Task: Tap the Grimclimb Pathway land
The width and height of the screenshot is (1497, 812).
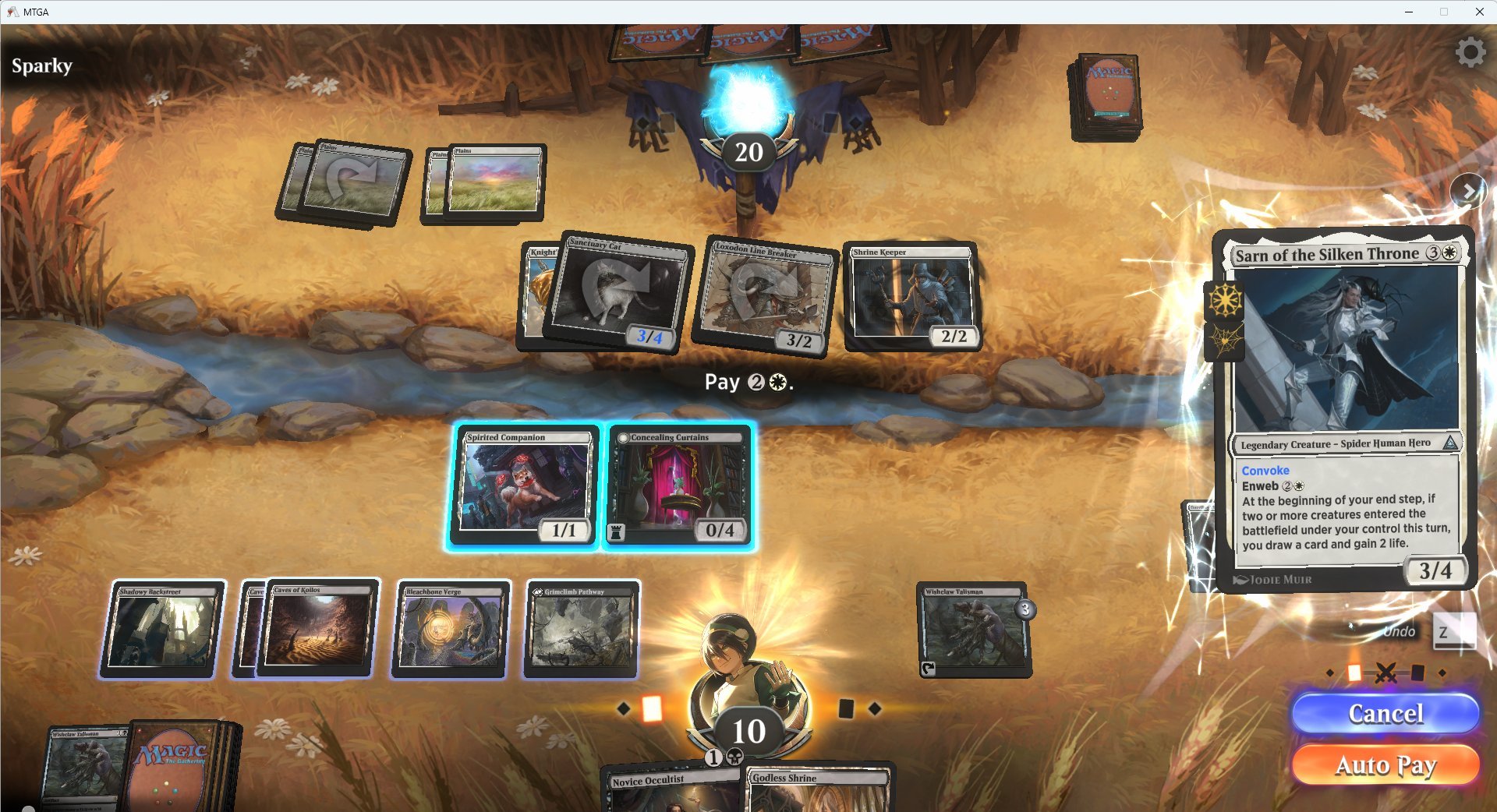Action: pyautogui.click(x=582, y=629)
